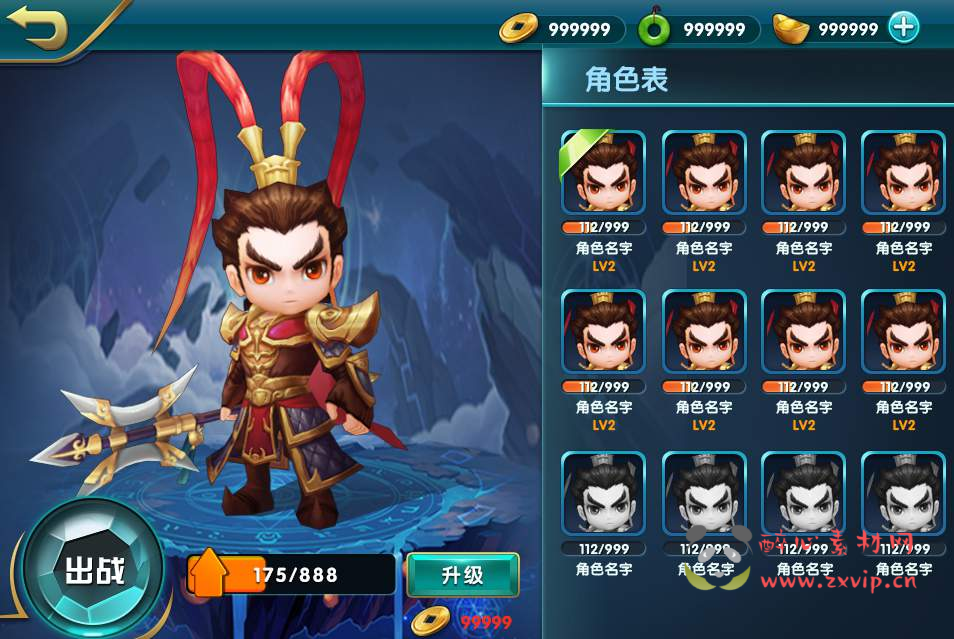Go back with the yellow return arrow
Viewport: 954px width, 639px height.
tap(37, 29)
